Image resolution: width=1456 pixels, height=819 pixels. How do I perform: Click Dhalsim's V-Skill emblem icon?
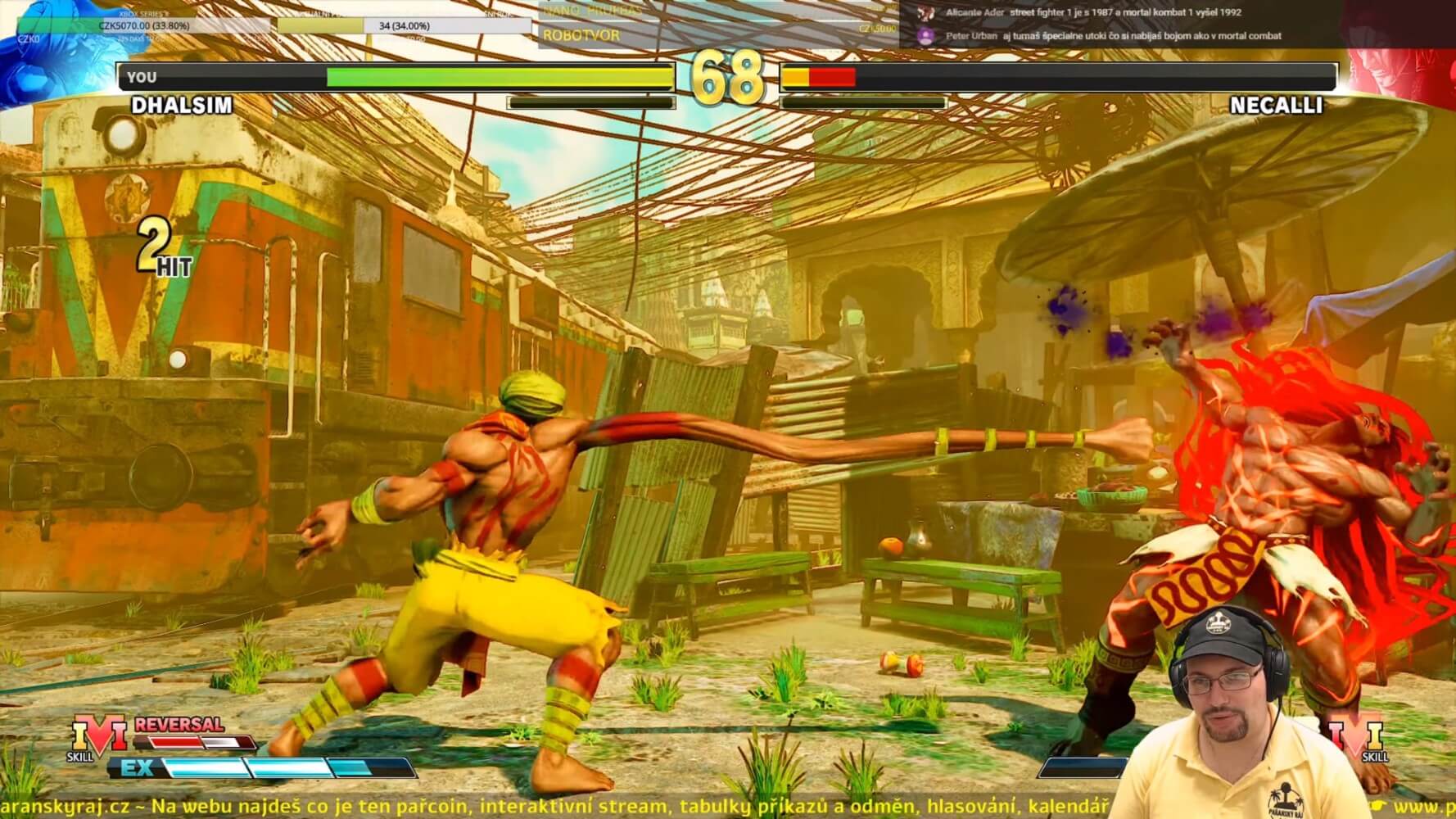pyautogui.click(x=99, y=735)
